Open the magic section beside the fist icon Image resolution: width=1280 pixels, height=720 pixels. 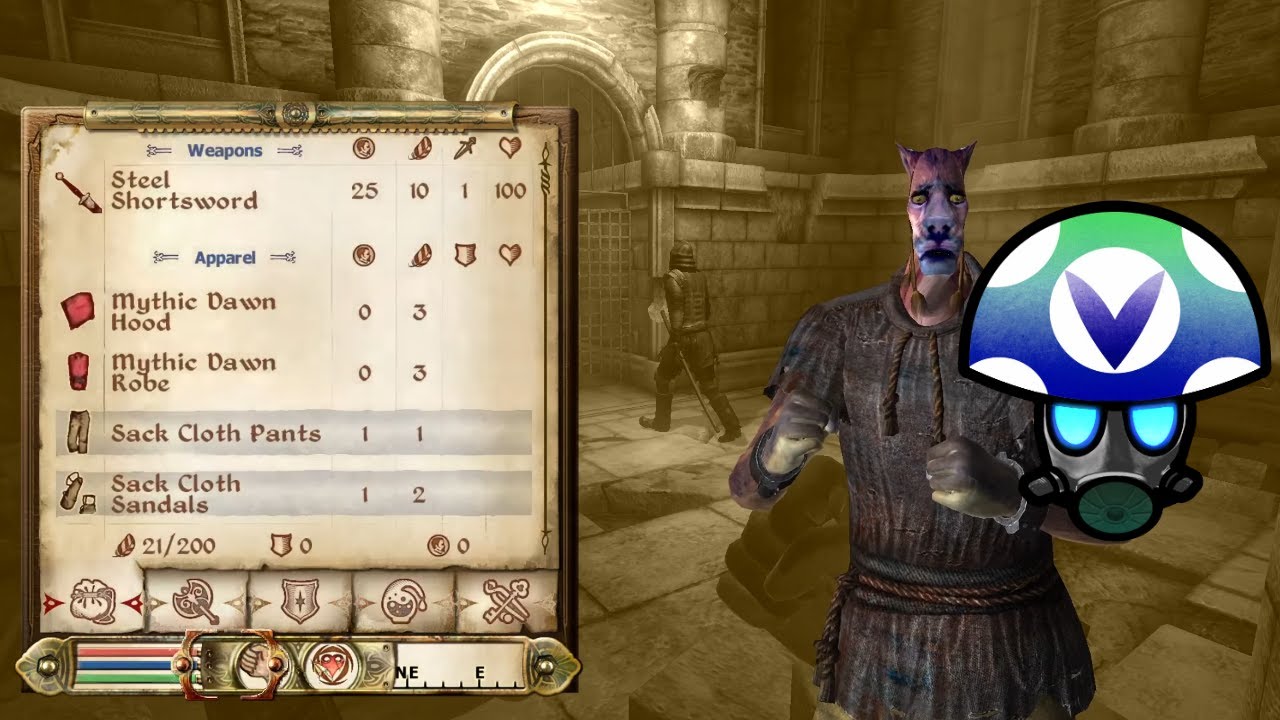point(325,664)
